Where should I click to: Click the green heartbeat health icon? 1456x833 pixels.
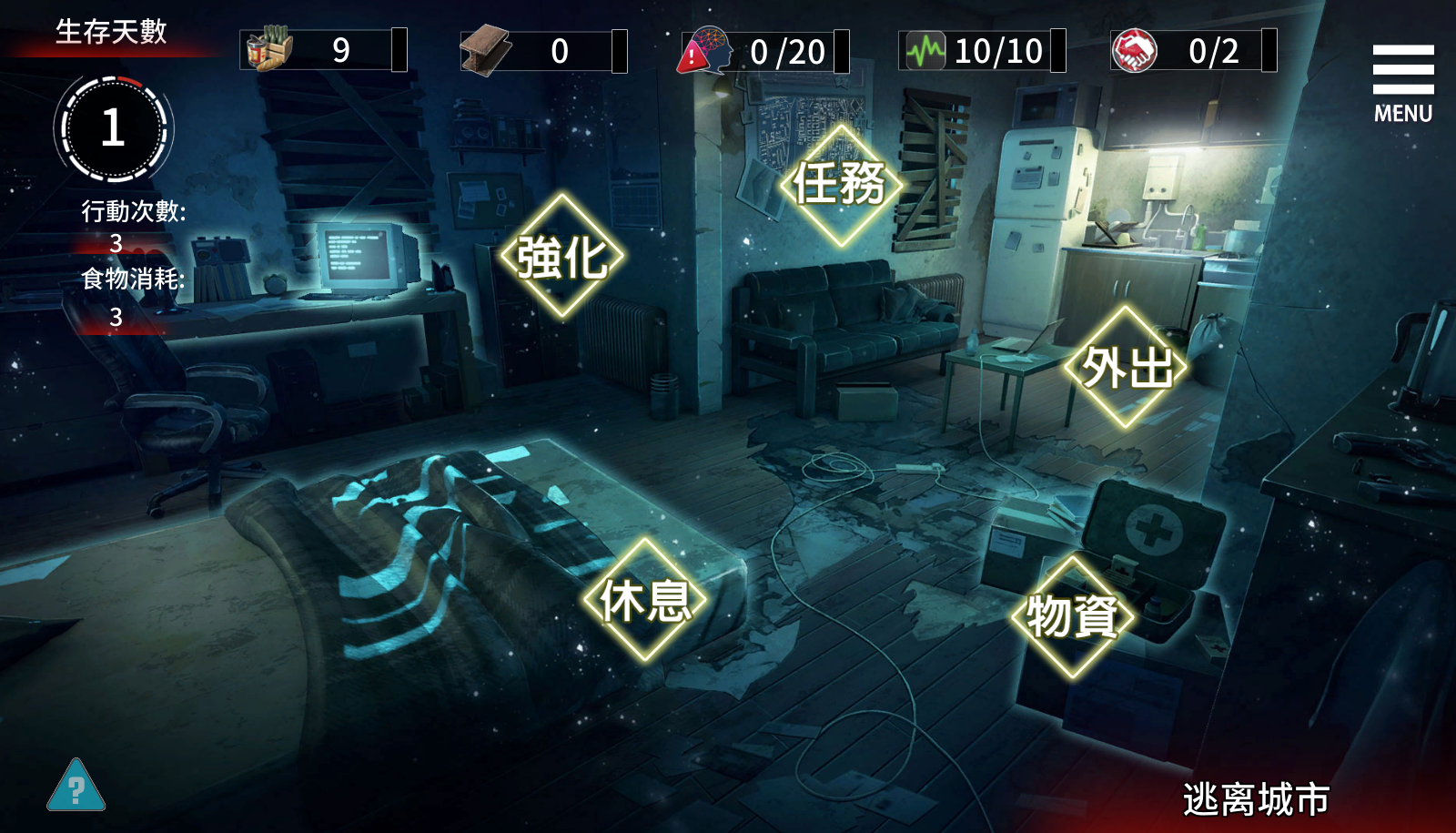(x=925, y=50)
